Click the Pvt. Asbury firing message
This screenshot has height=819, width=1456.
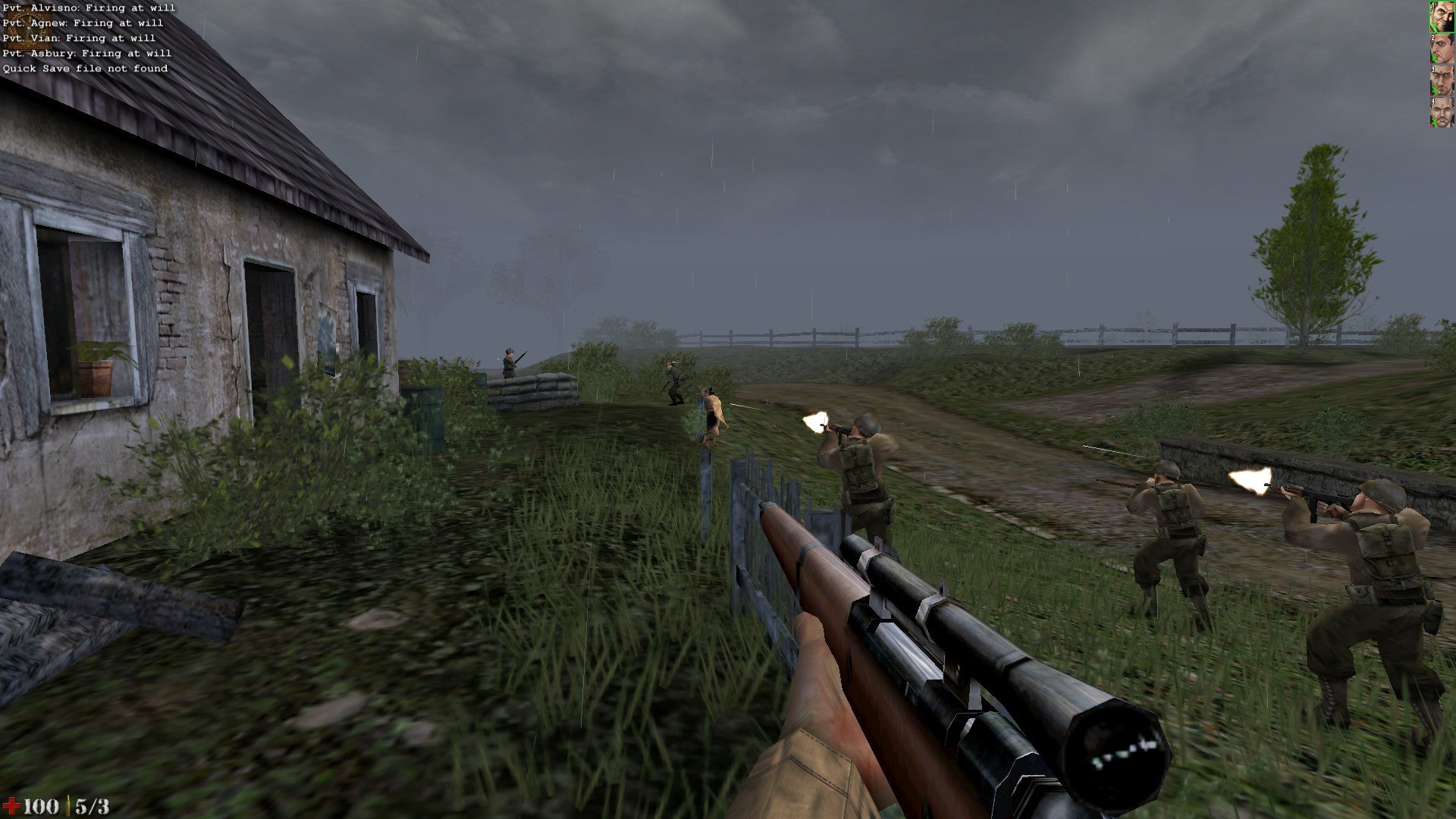[86, 52]
